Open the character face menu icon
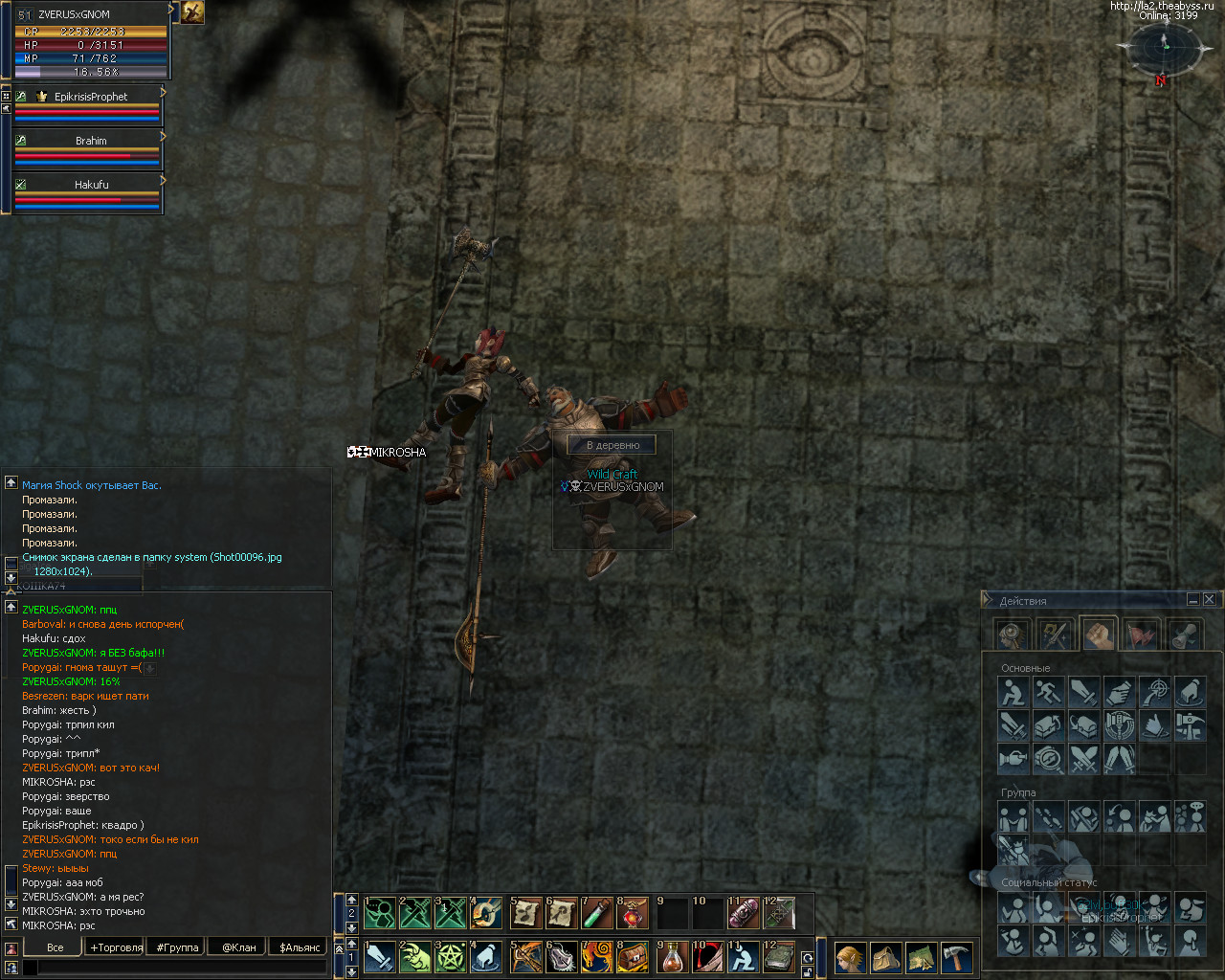This screenshot has height=980, width=1225. (851, 957)
